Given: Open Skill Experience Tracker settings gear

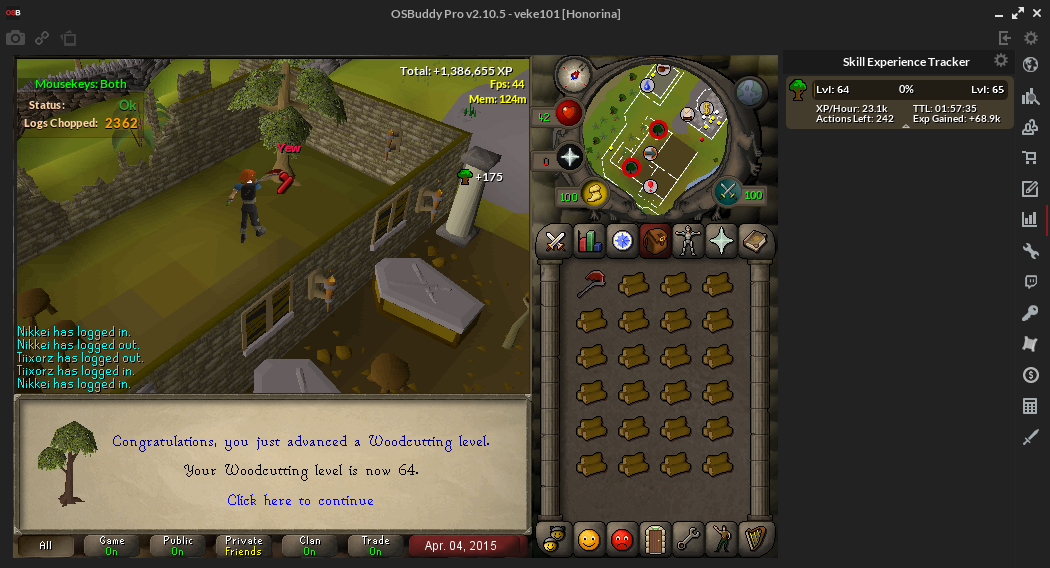Looking at the screenshot, I should coord(1000,61).
